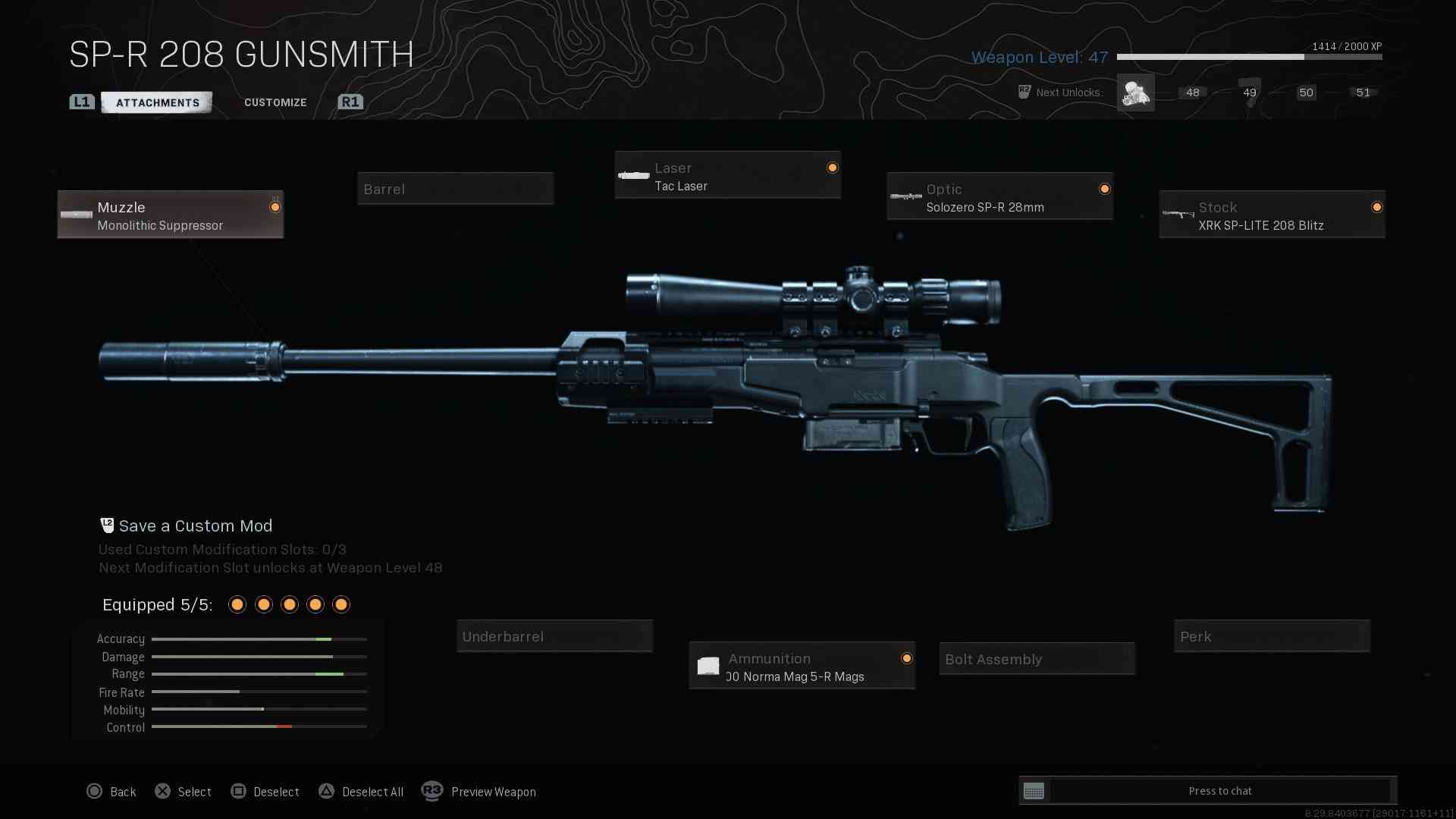View the next unlock reward thumbnail

(x=1135, y=93)
